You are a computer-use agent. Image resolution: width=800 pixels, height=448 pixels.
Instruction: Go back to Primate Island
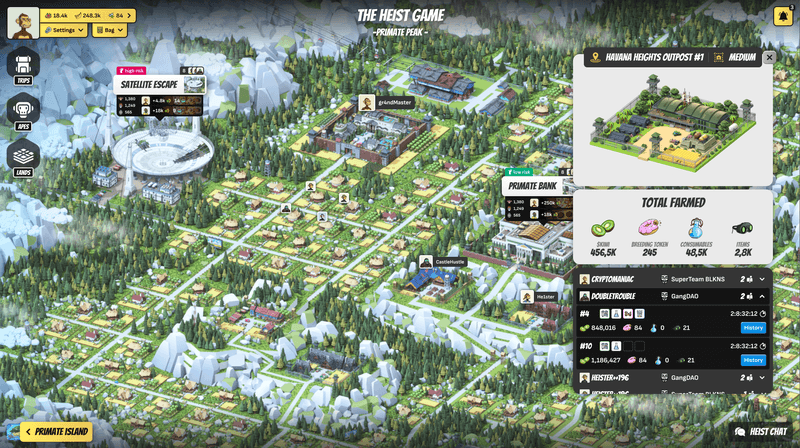tap(57, 432)
